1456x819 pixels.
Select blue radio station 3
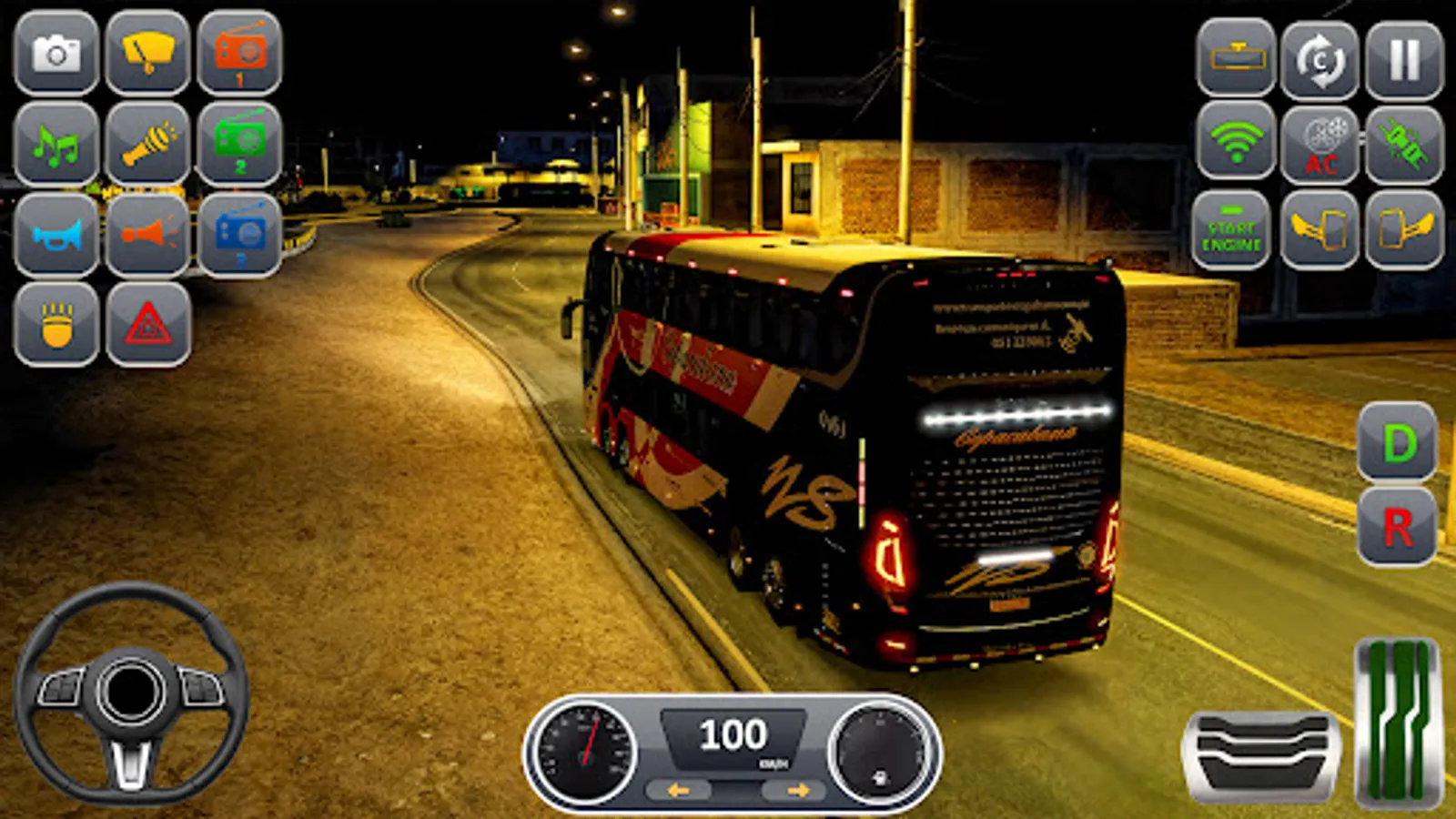[x=241, y=237]
